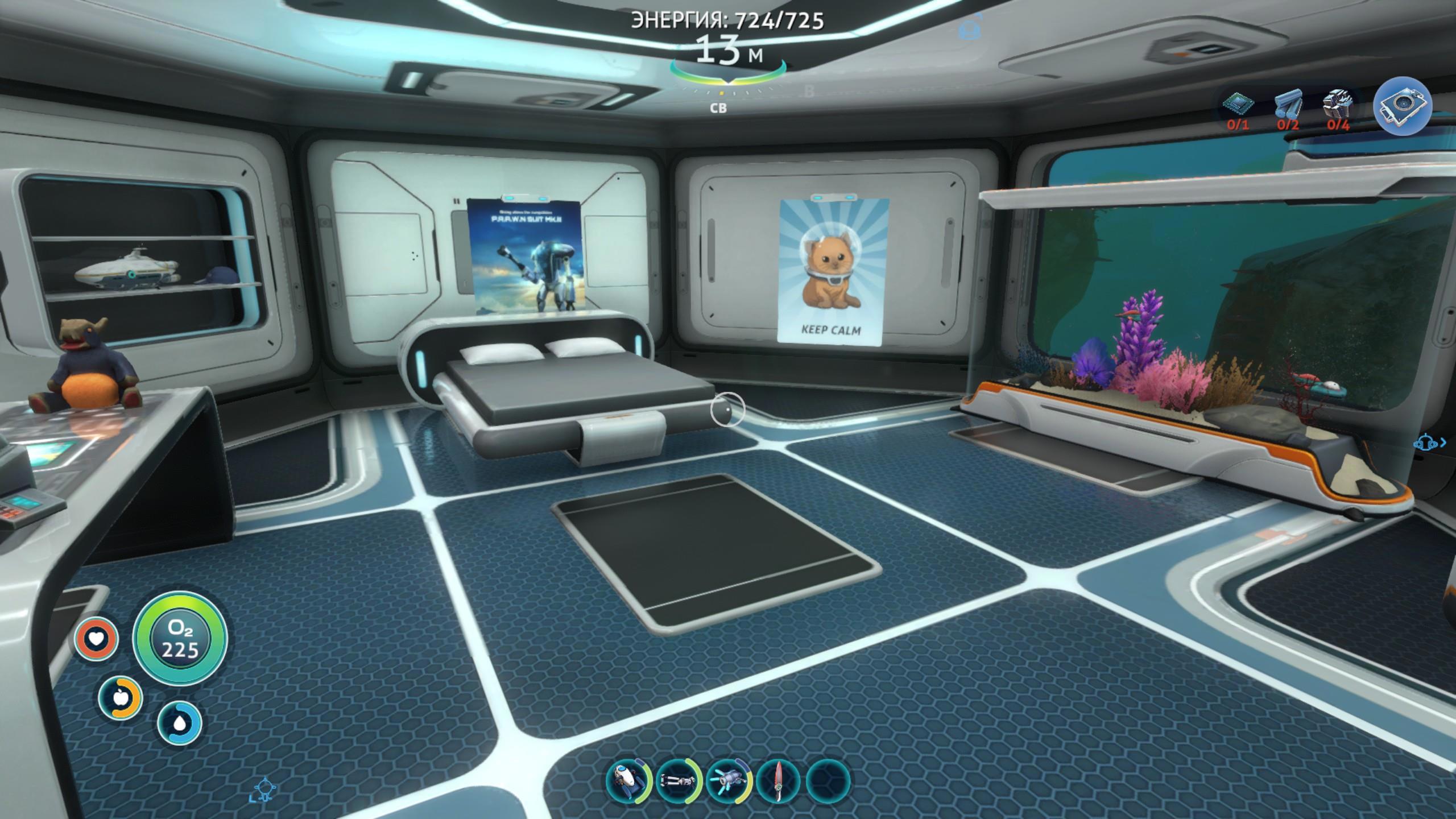Image resolution: width=1456 pixels, height=819 pixels.
Task: Choose the cannon tool with cyan prongs
Action: pyautogui.click(x=728, y=780)
